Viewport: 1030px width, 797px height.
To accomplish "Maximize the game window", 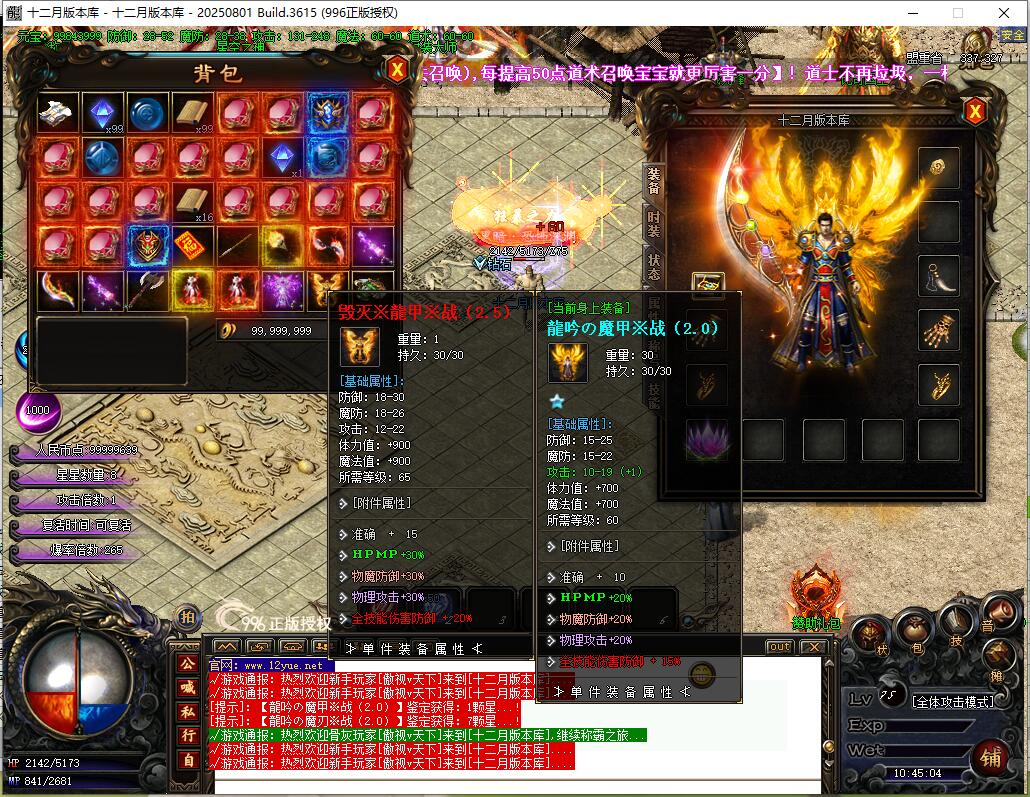I will 957,13.
